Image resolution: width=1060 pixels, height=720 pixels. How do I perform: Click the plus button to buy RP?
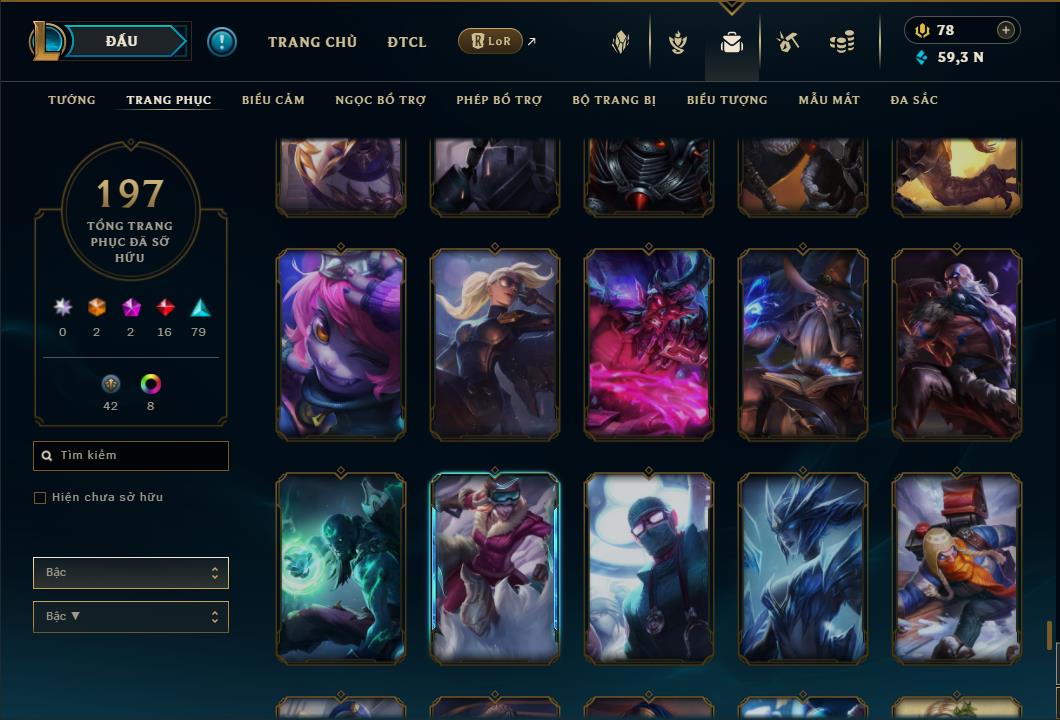[x=1006, y=30]
